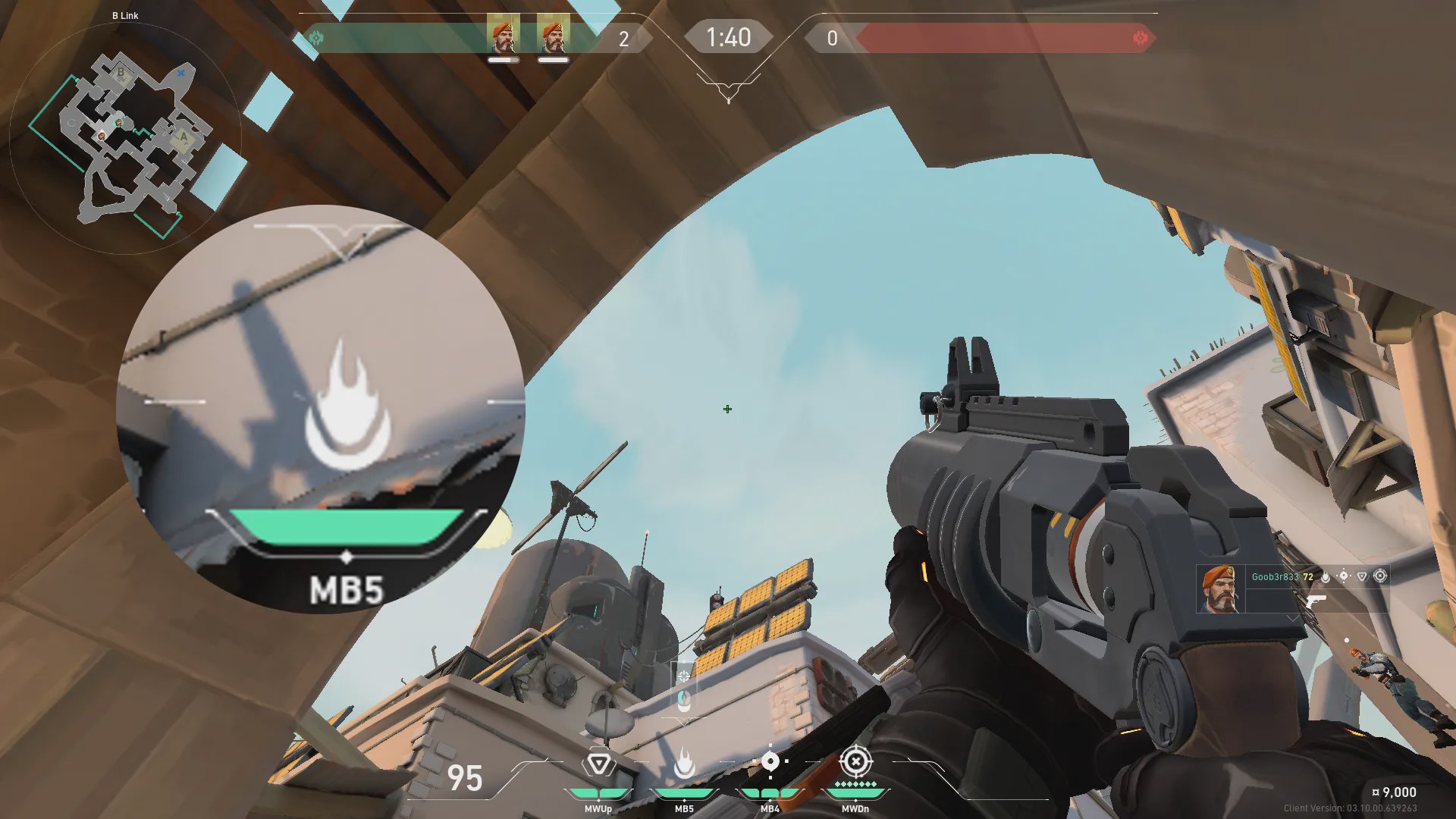
Task: Use the Sky Smoke ability labeled MB4
Action: pos(770,762)
